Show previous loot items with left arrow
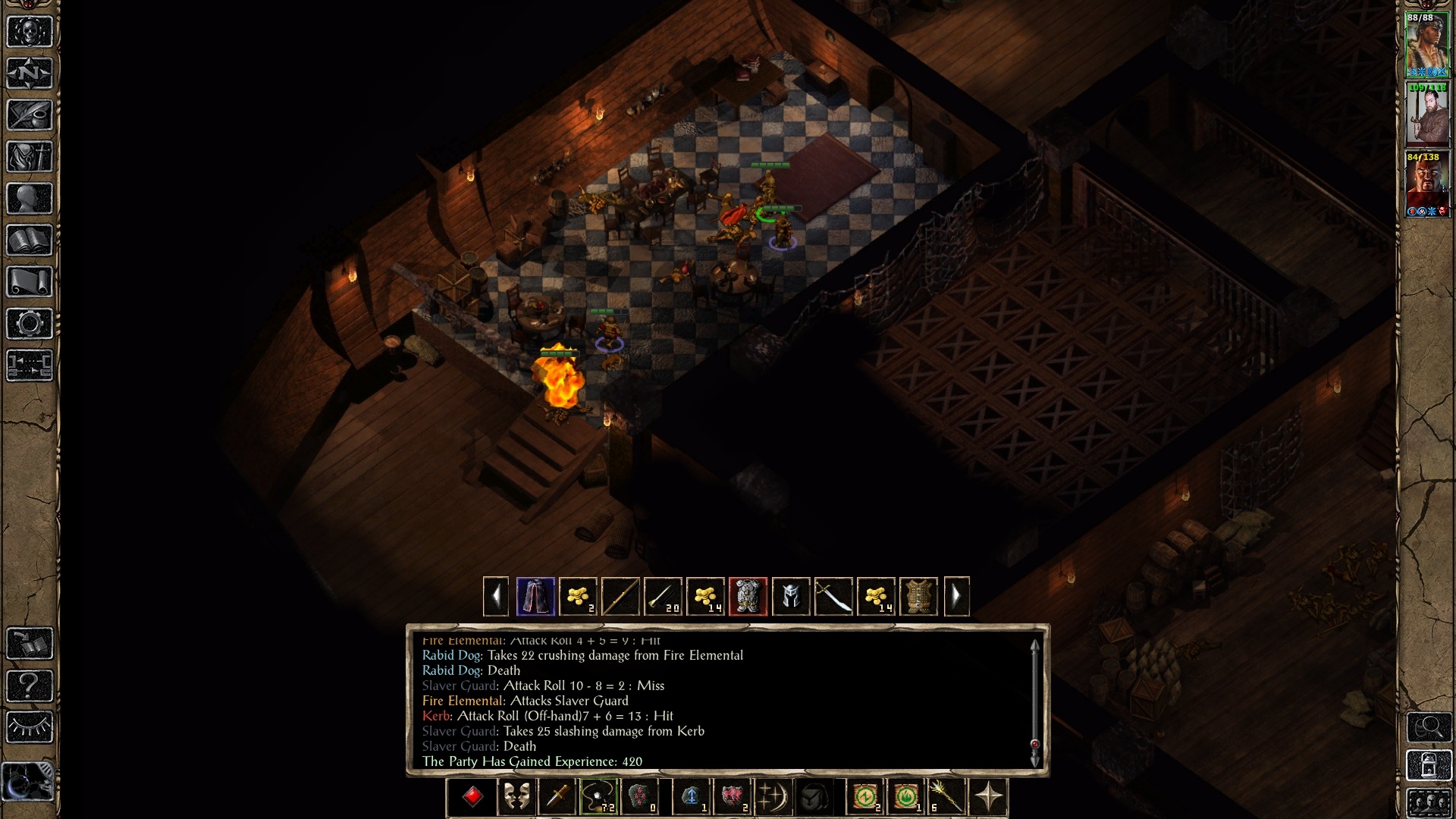Viewport: 1456px width, 819px height. coord(496,597)
